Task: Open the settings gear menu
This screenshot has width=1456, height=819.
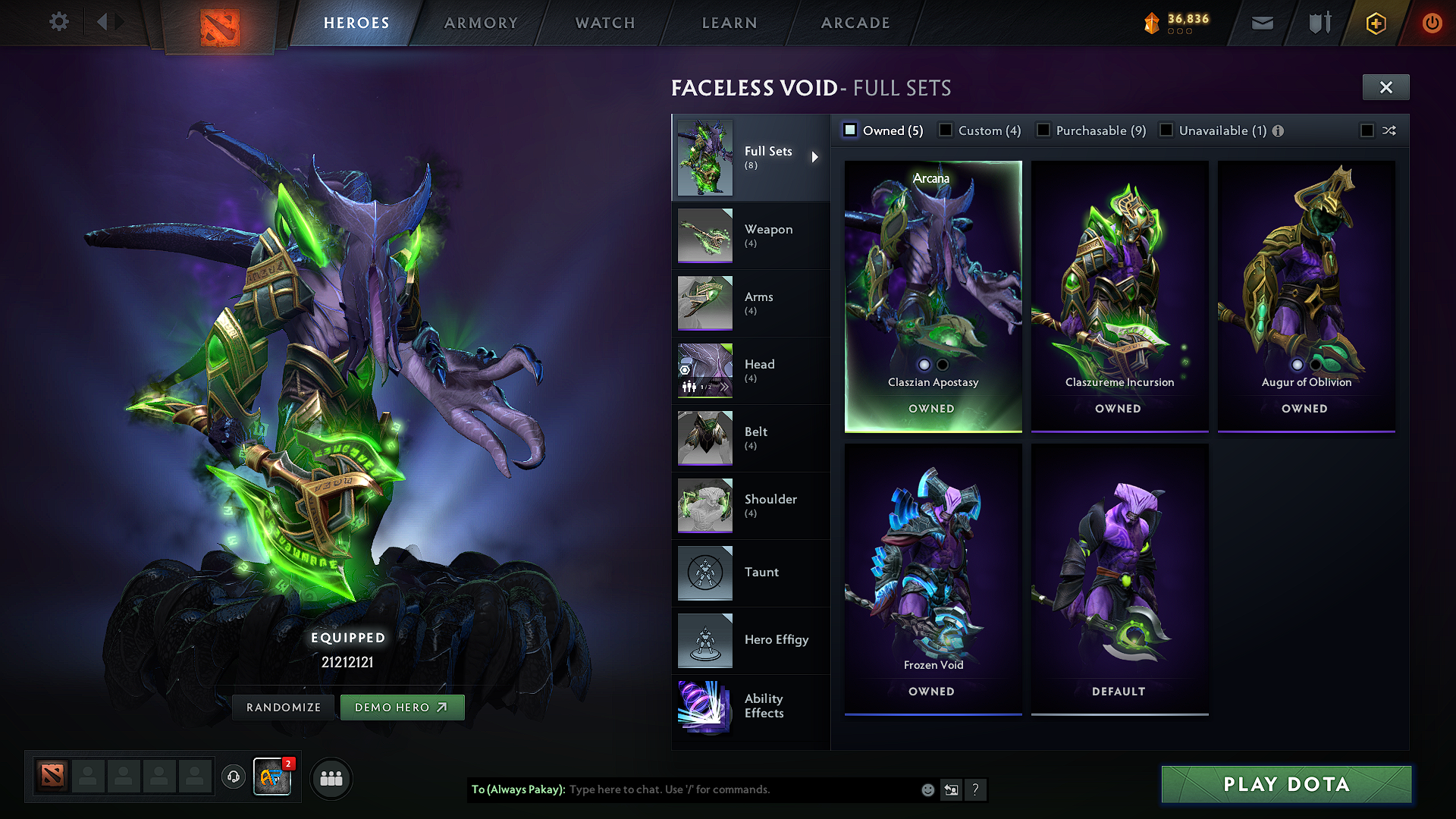Action: tap(59, 22)
